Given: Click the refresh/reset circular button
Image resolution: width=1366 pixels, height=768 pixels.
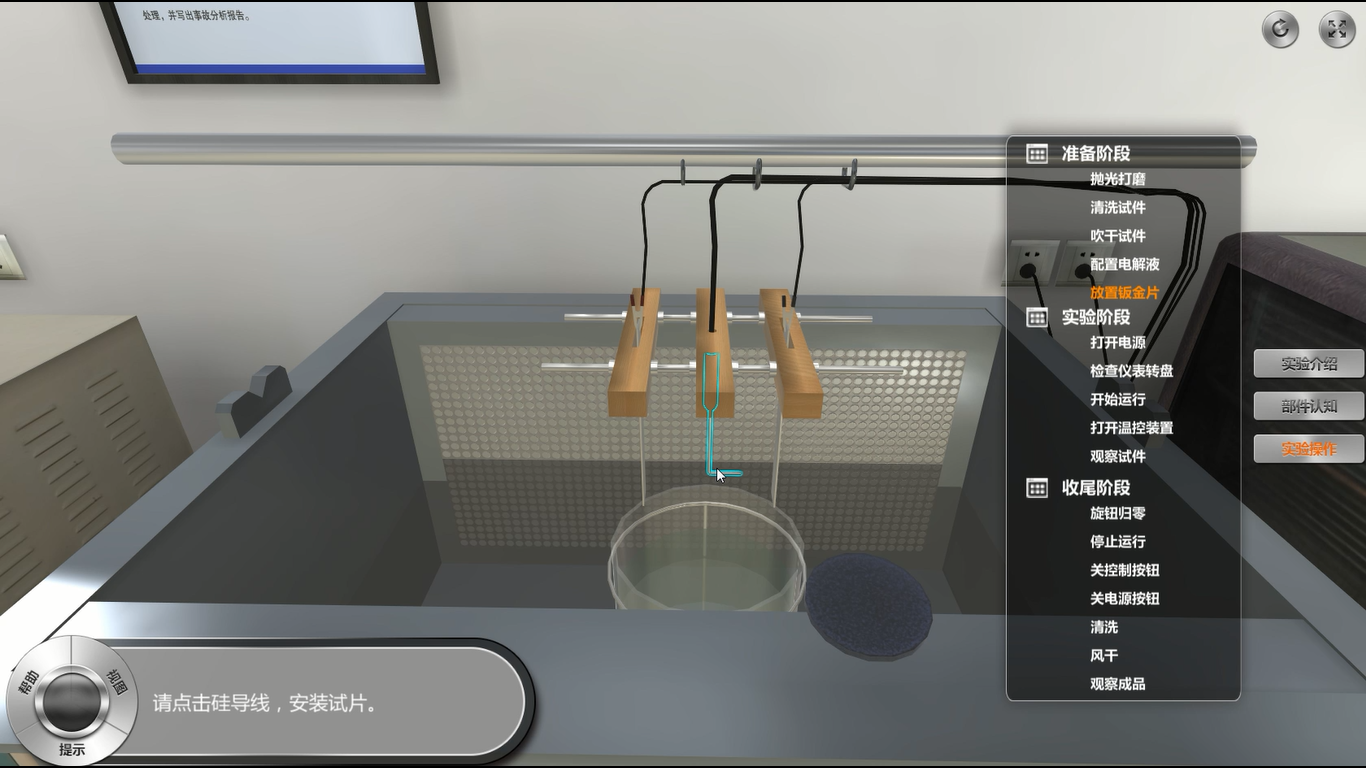Looking at the screenshot, I should (1280, 29).
